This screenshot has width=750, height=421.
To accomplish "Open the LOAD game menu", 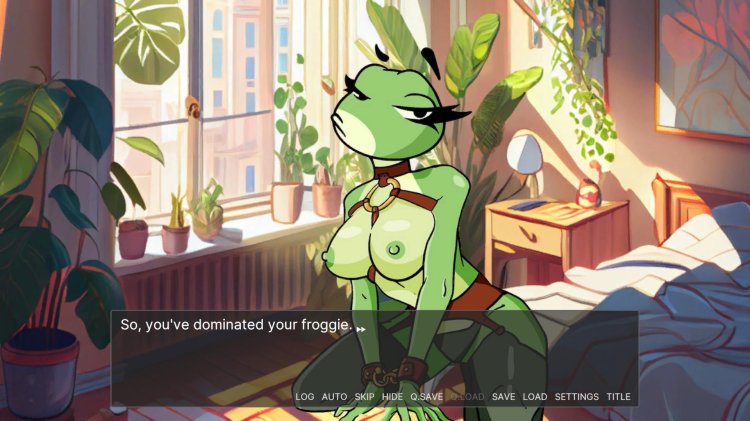I will (x=535, y=397).
